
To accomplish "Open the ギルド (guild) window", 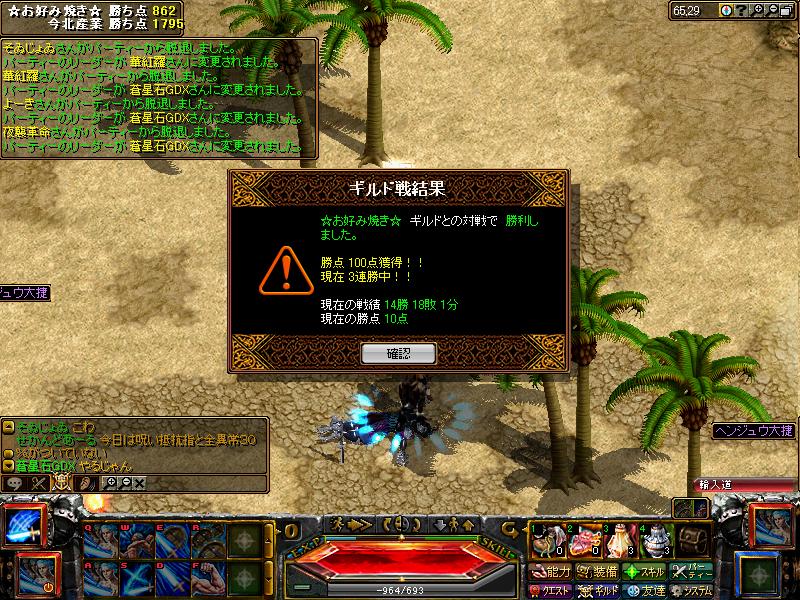I will point(600,590).
